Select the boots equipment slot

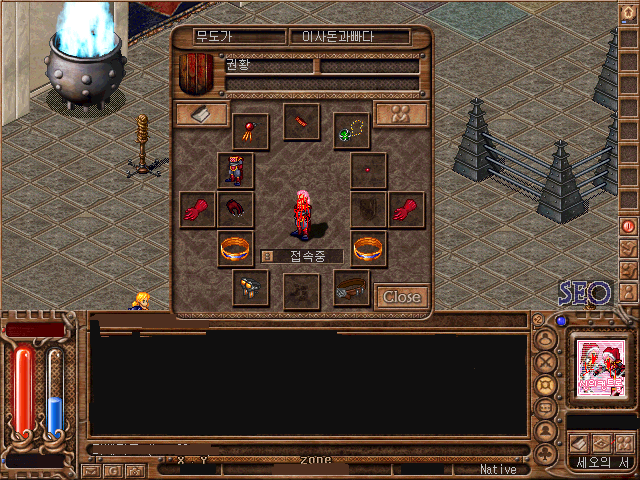pos(250,287)
